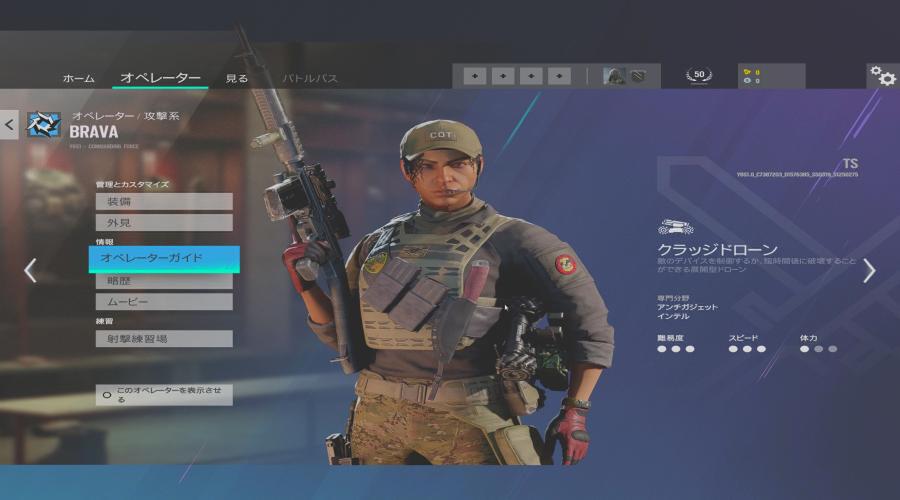The width and height of the screenshot is (900, 500).
Task: Enter the 射撃練習場 shooting range
Action: tap(164, 338)
